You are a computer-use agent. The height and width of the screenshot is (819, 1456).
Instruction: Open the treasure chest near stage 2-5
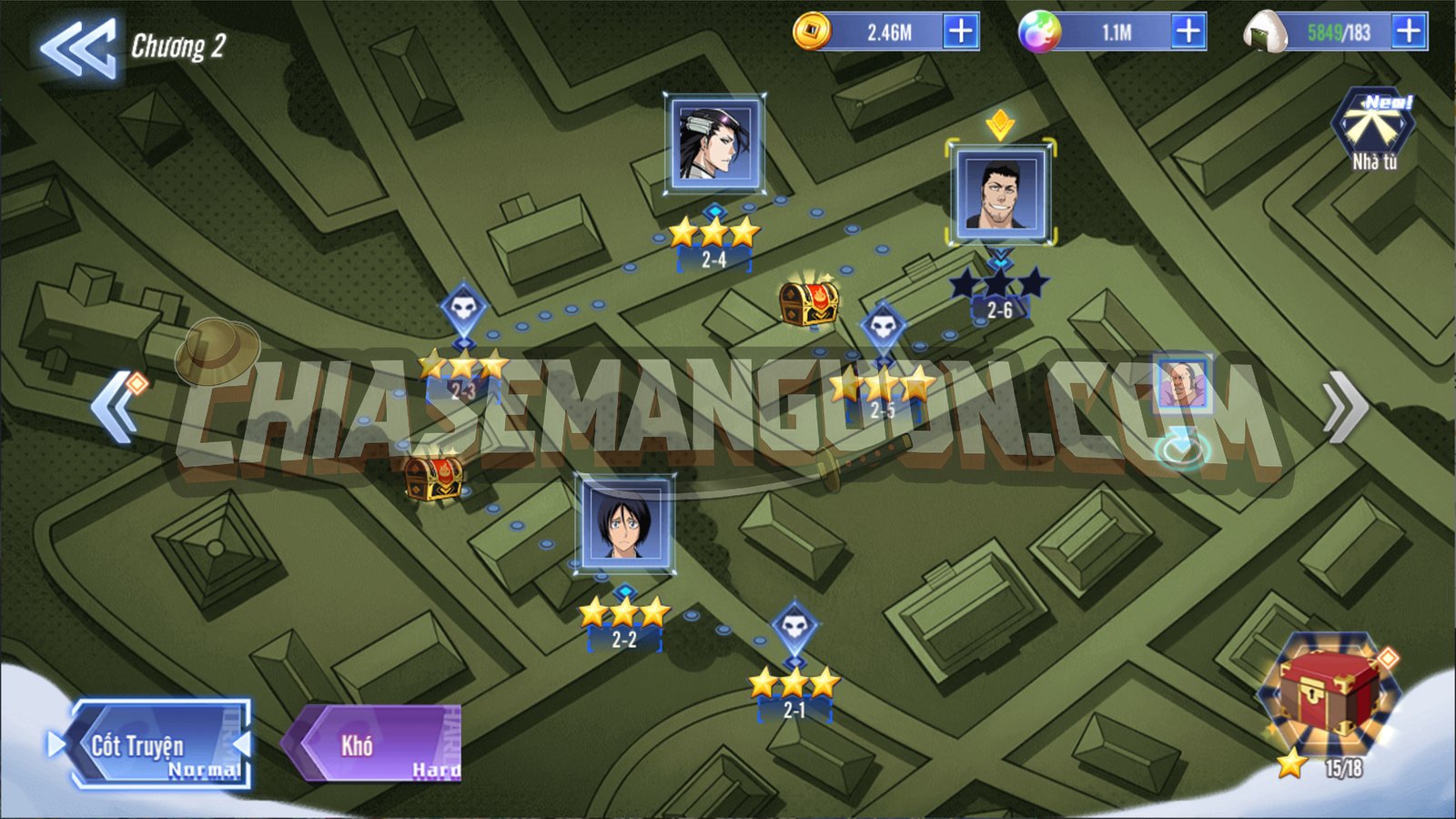[x=808, y=302]
